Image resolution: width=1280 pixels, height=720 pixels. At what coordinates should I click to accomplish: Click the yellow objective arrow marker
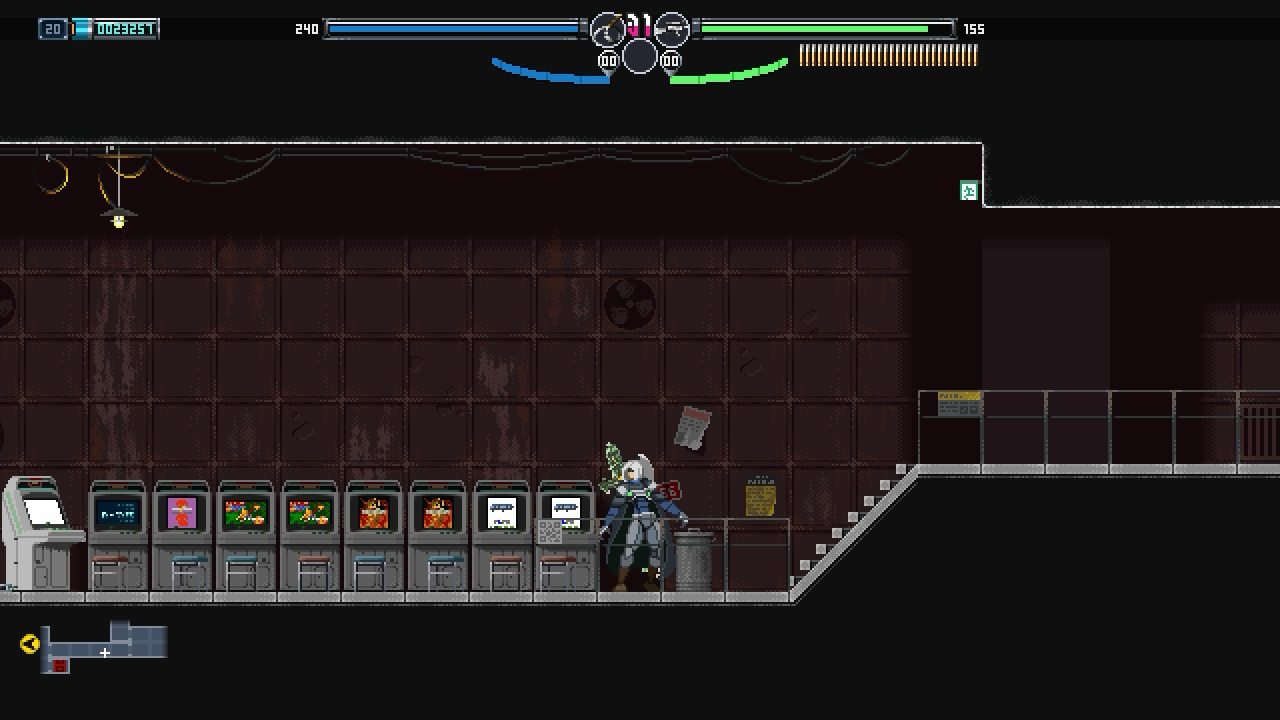[x=29, y=644]
